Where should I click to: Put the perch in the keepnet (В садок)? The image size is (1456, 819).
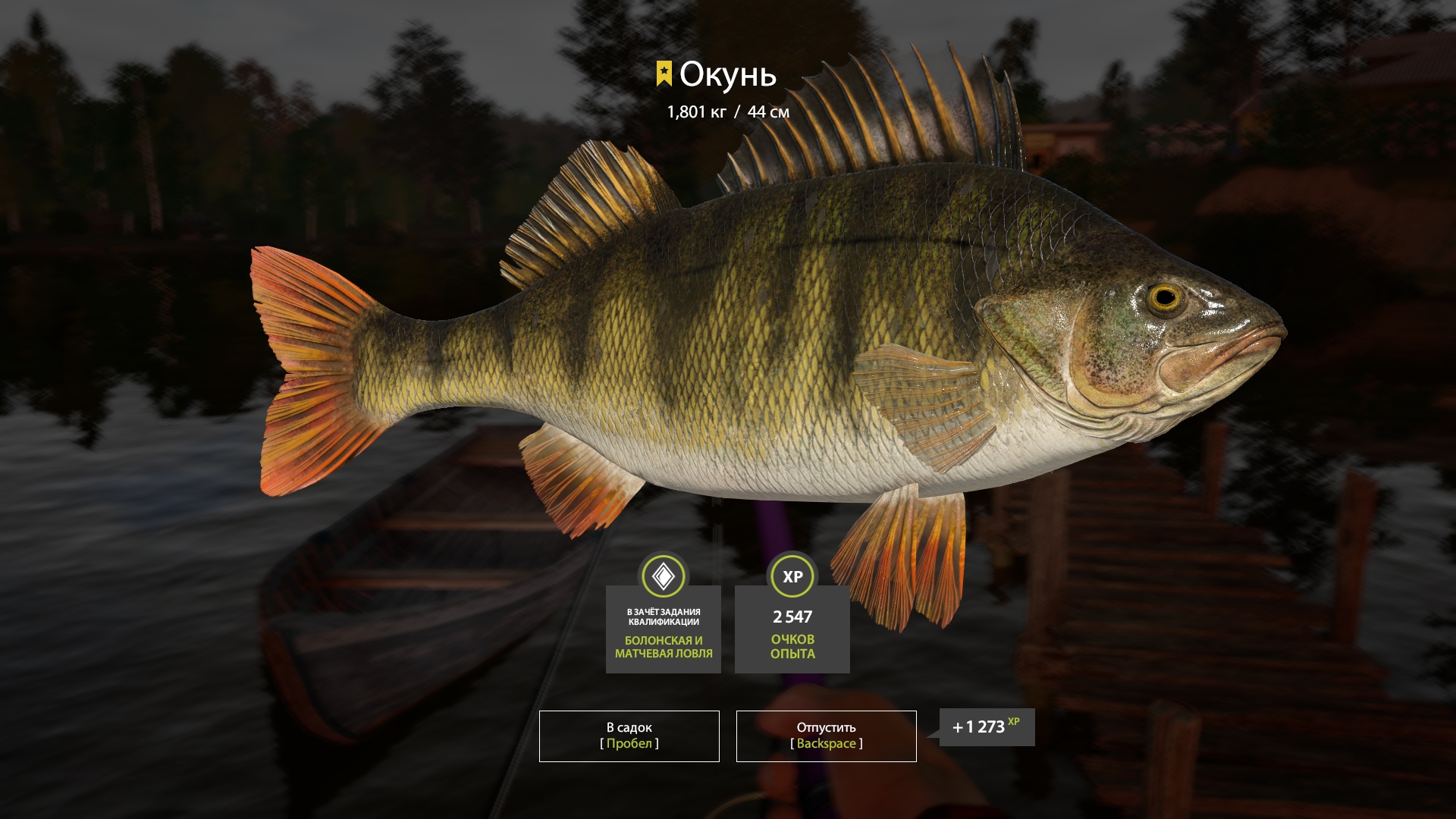[x=629, y=736]
